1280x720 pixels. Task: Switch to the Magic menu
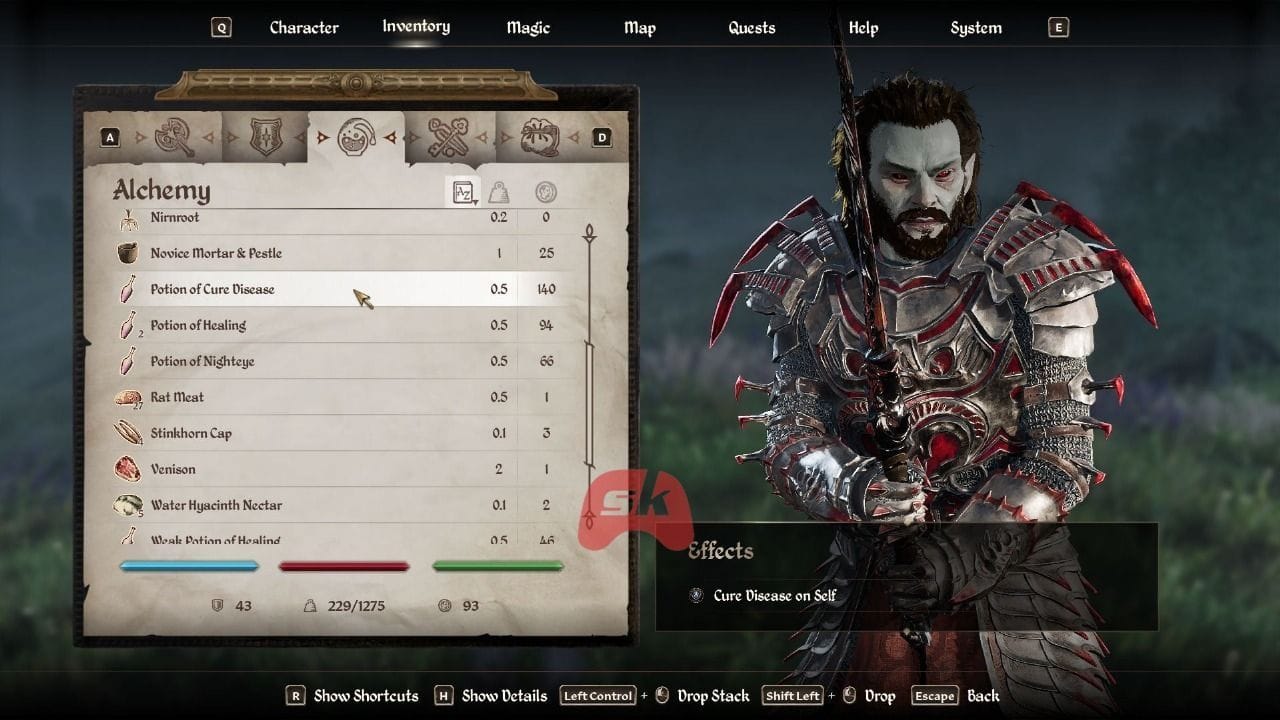[x=527, y=27]
